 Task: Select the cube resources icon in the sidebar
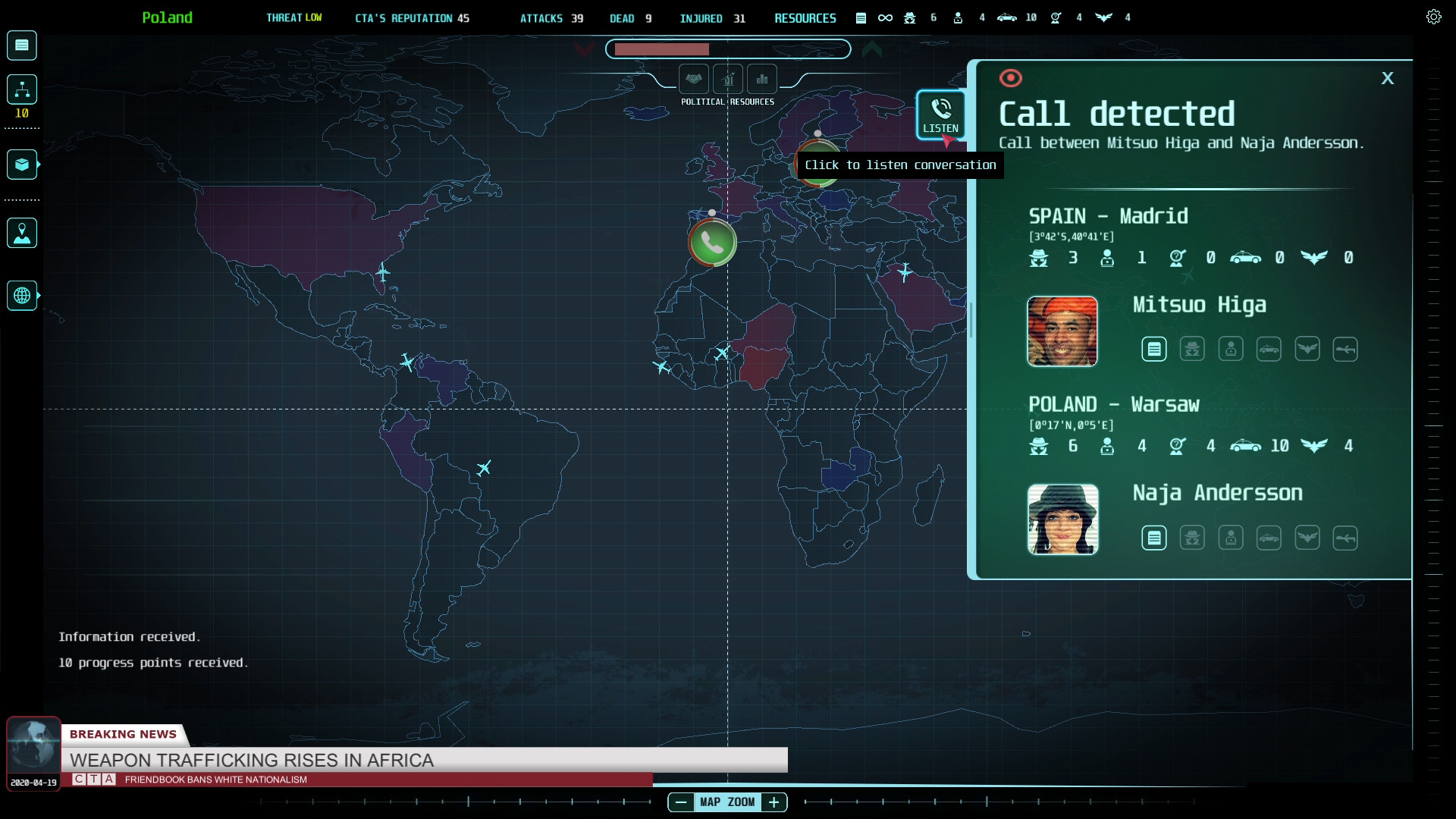[x=21, y=164]
